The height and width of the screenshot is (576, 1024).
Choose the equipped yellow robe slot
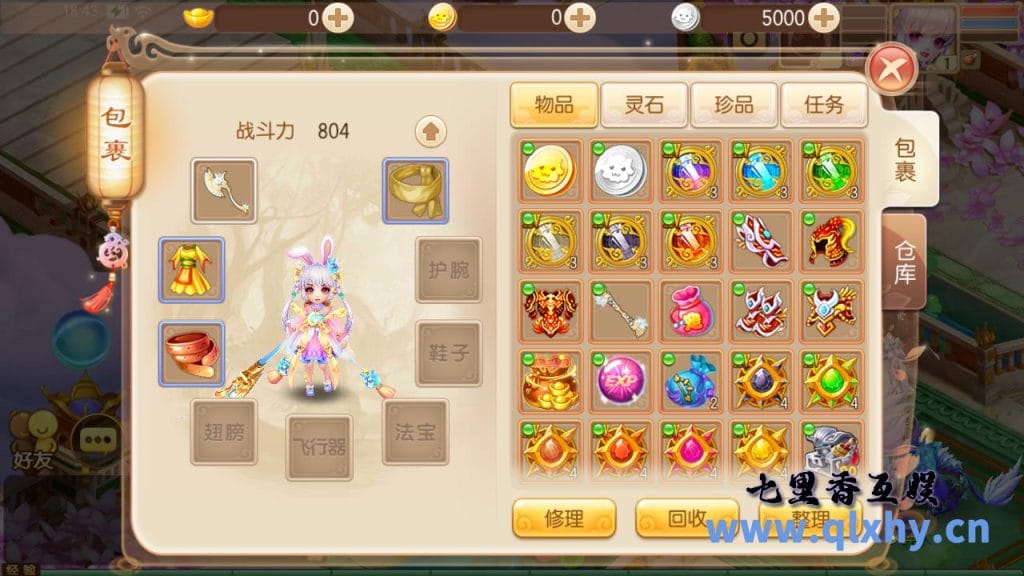tap(192, 270)
